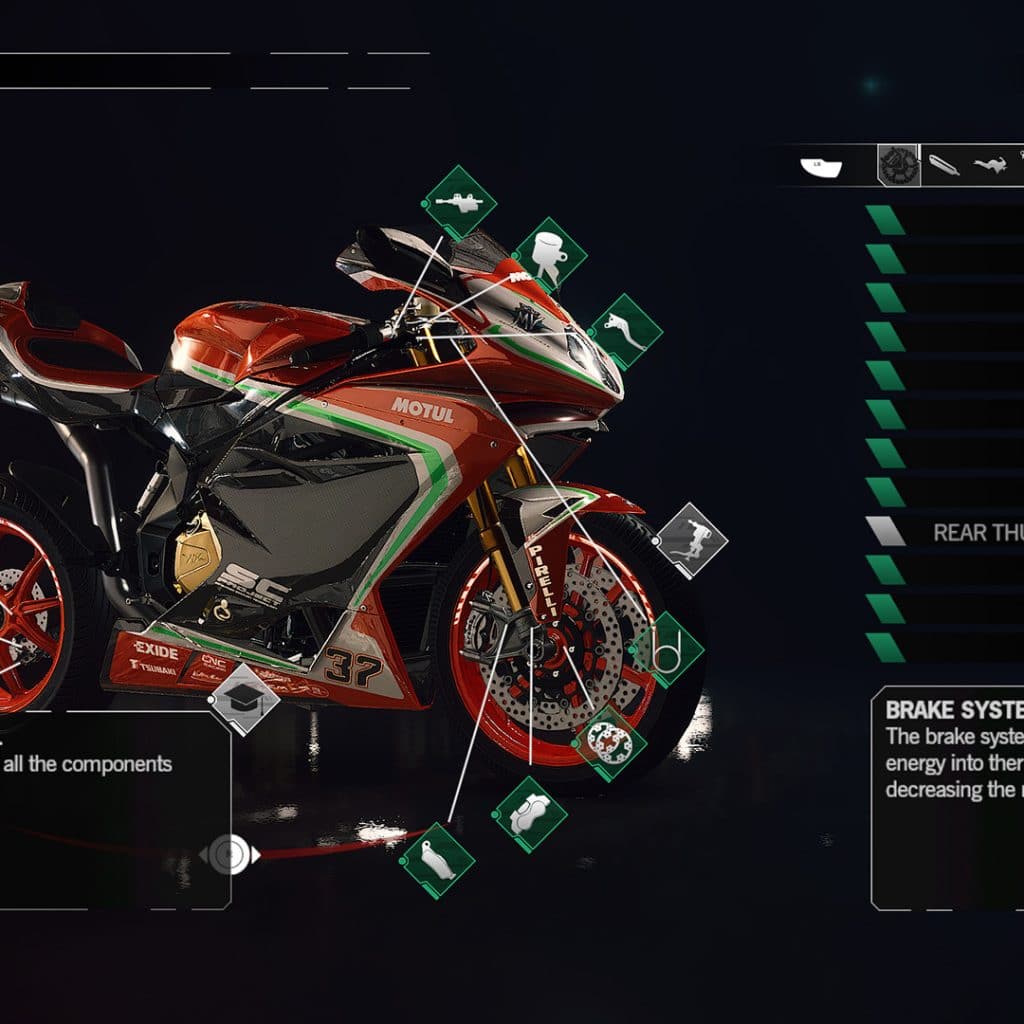The height and width of the screenshot is (1024, 1024).
Task: Open the white fairing-shaped category tab
Action: [821, 166]
